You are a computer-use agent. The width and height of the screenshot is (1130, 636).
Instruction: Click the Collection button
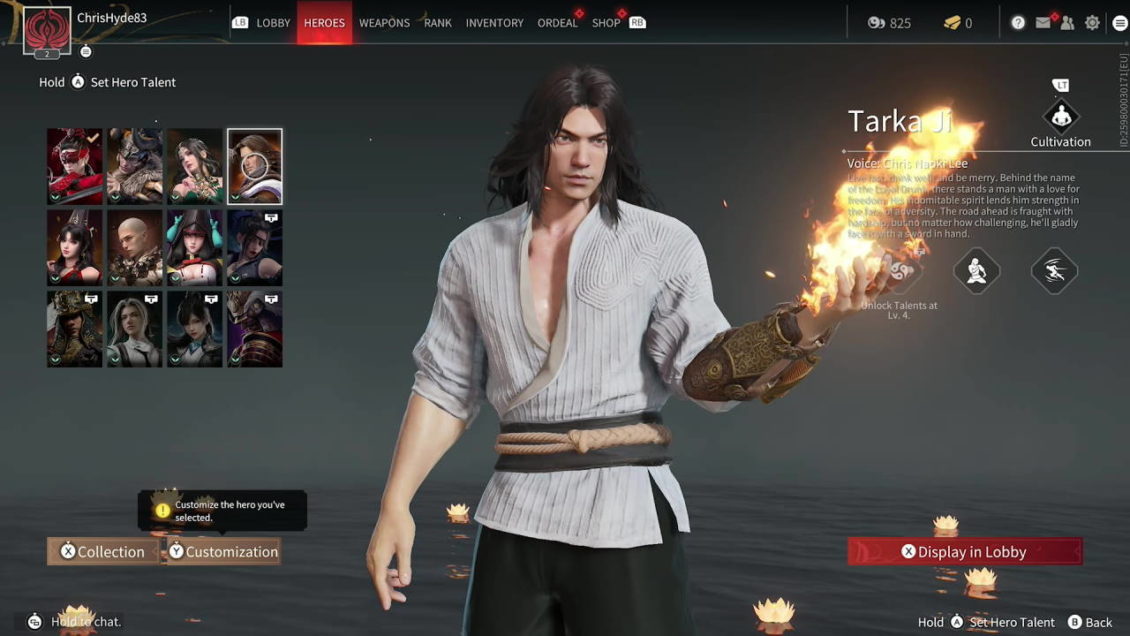click(x=102, y=551)
